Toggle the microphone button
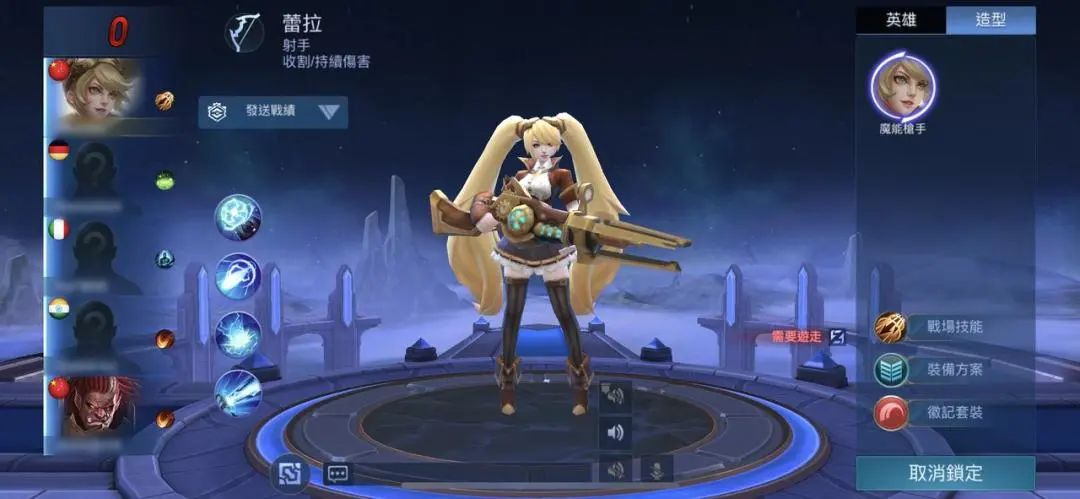The height and width of the screenshot is (499, 1080). click(657, 469)
